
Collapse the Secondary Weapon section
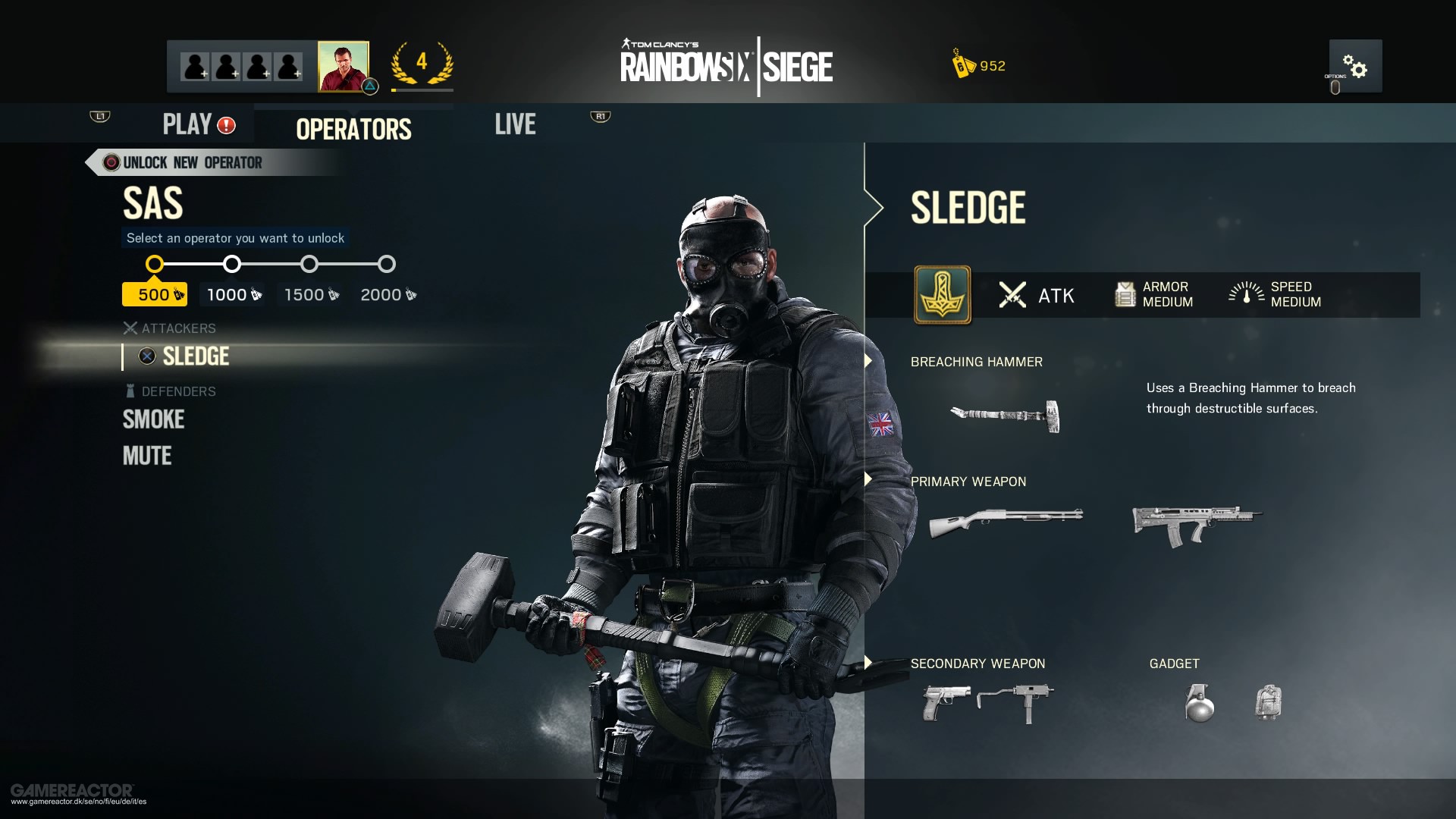(x=867, y=660)
